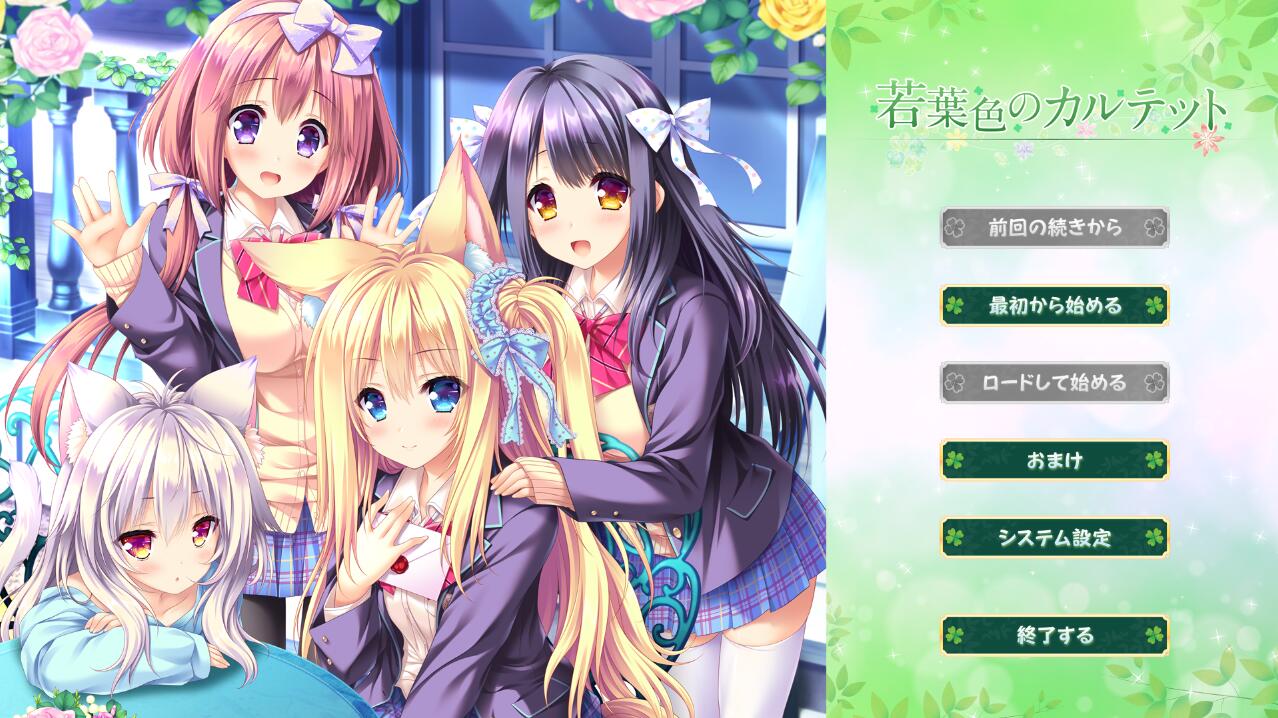The width and height of the screenshot is (1278, 718).
Task: Open システム設定 system settings
Action: pos(1054,538)
